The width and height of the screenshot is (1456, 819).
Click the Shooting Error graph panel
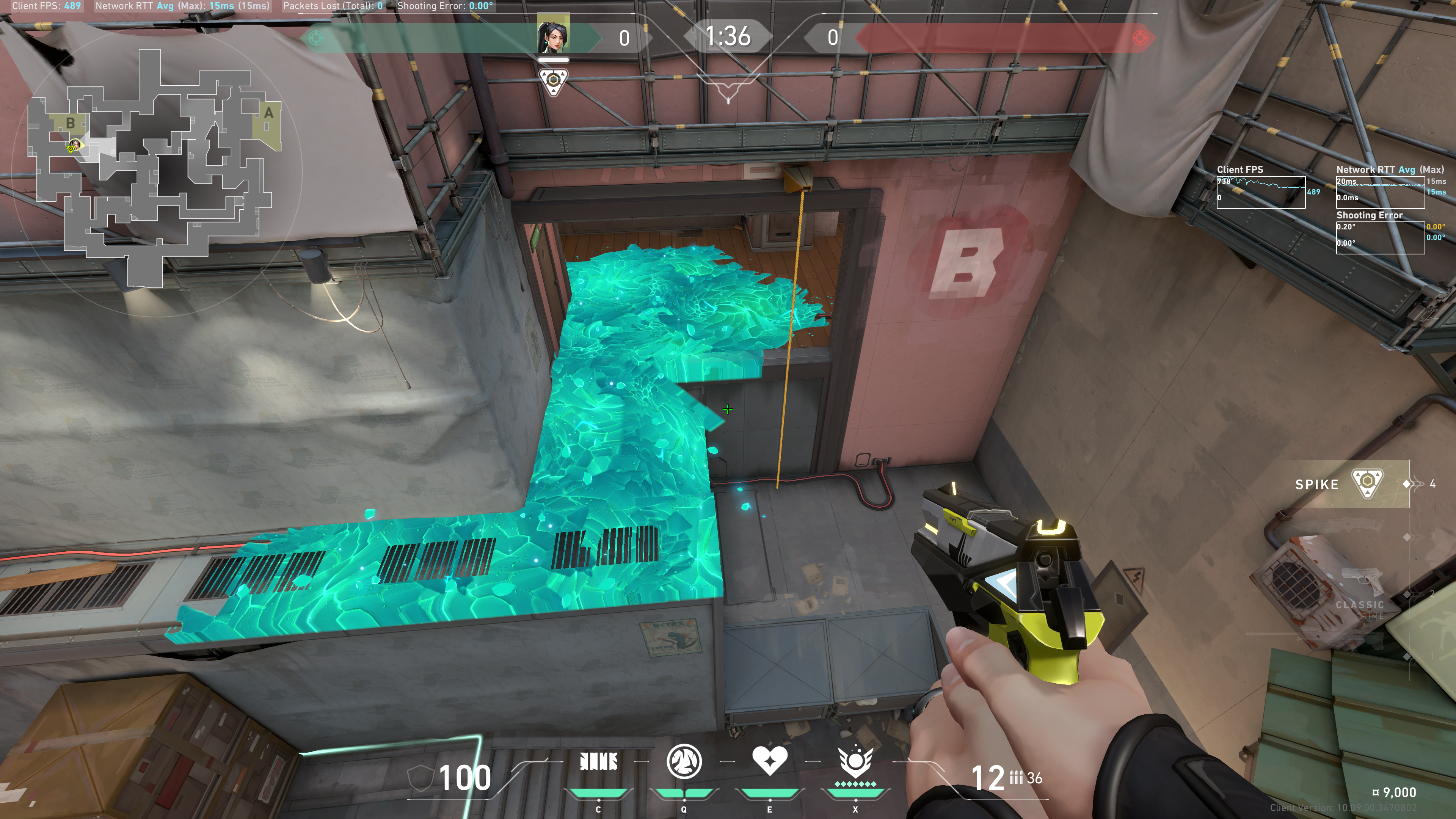click(x=1380, y=237)
